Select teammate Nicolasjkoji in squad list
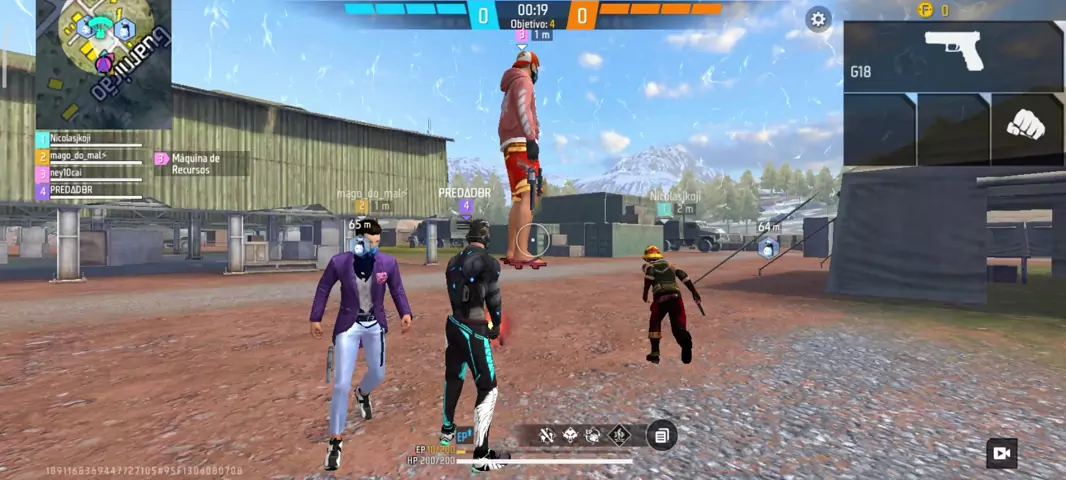This screenshot has height=480, width=1066. click(90, 139)
